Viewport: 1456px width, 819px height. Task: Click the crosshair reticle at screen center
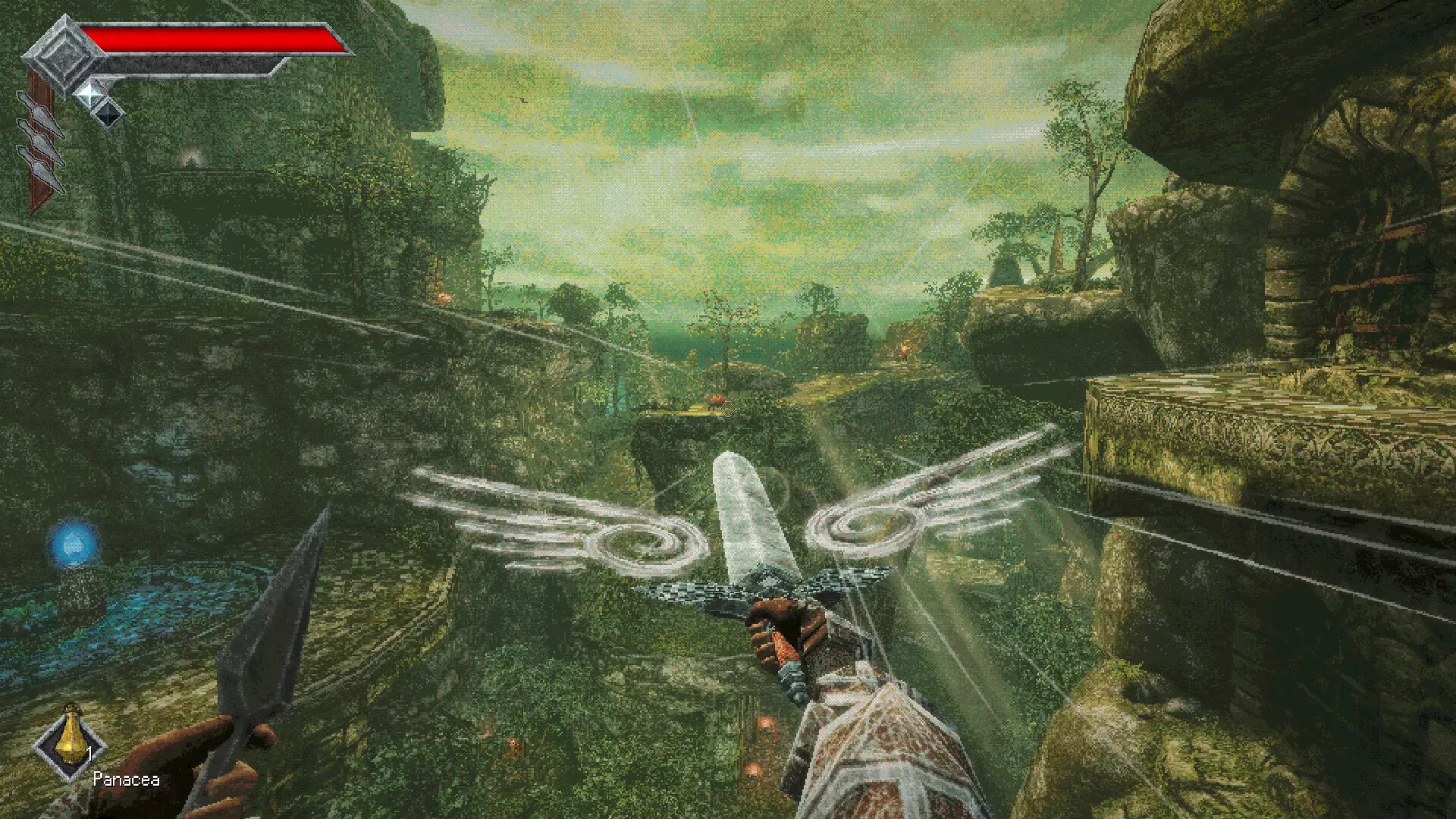(x=728, y=409)
